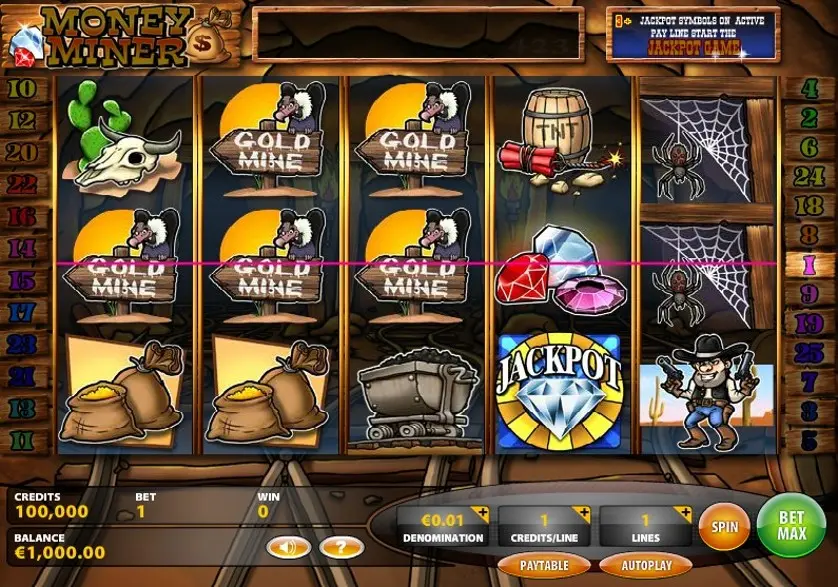Select payline number 4 marker
This screenshot has width=838, height=587.
810,88
